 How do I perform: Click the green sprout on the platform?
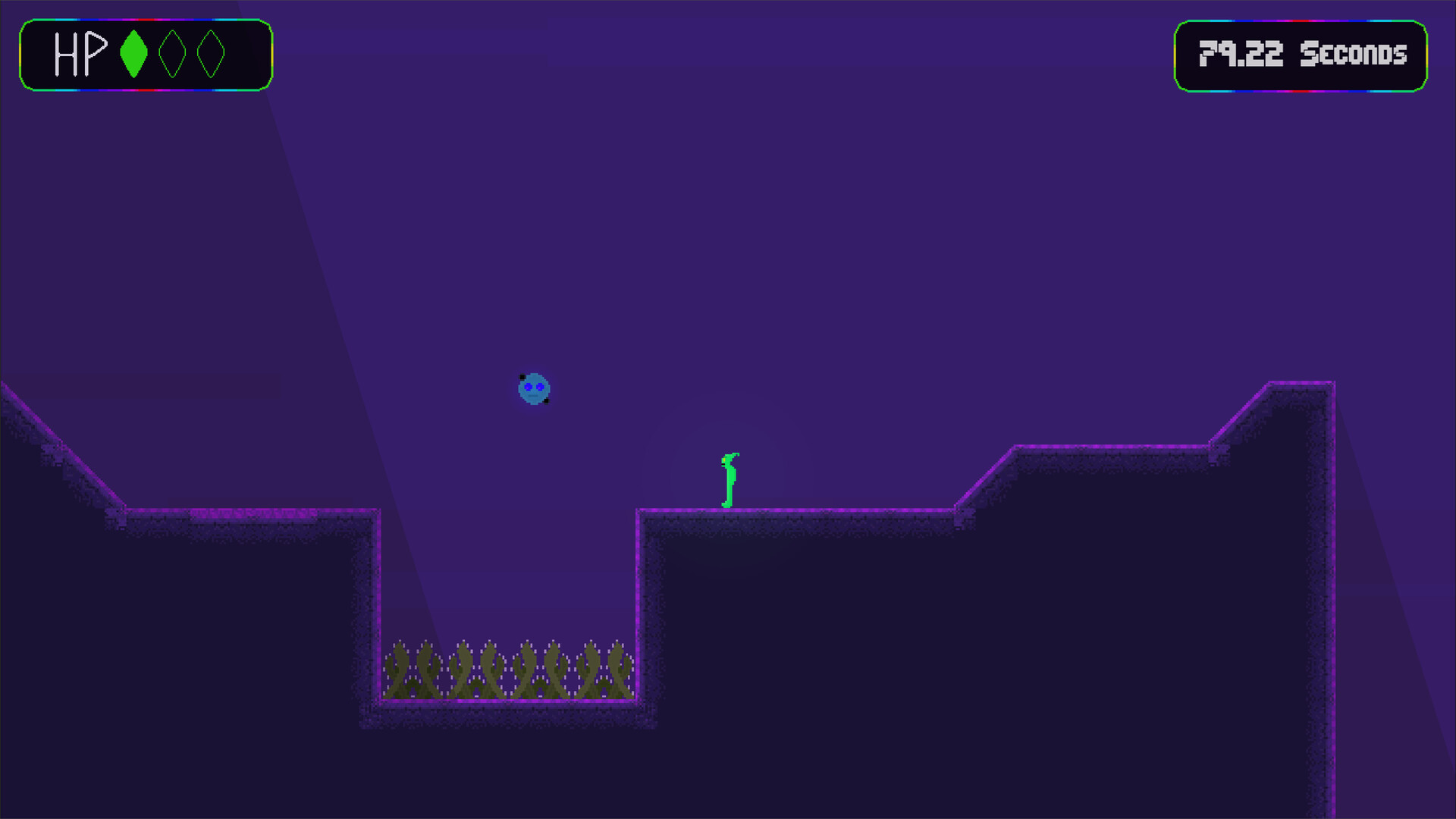tap(728, 482)
